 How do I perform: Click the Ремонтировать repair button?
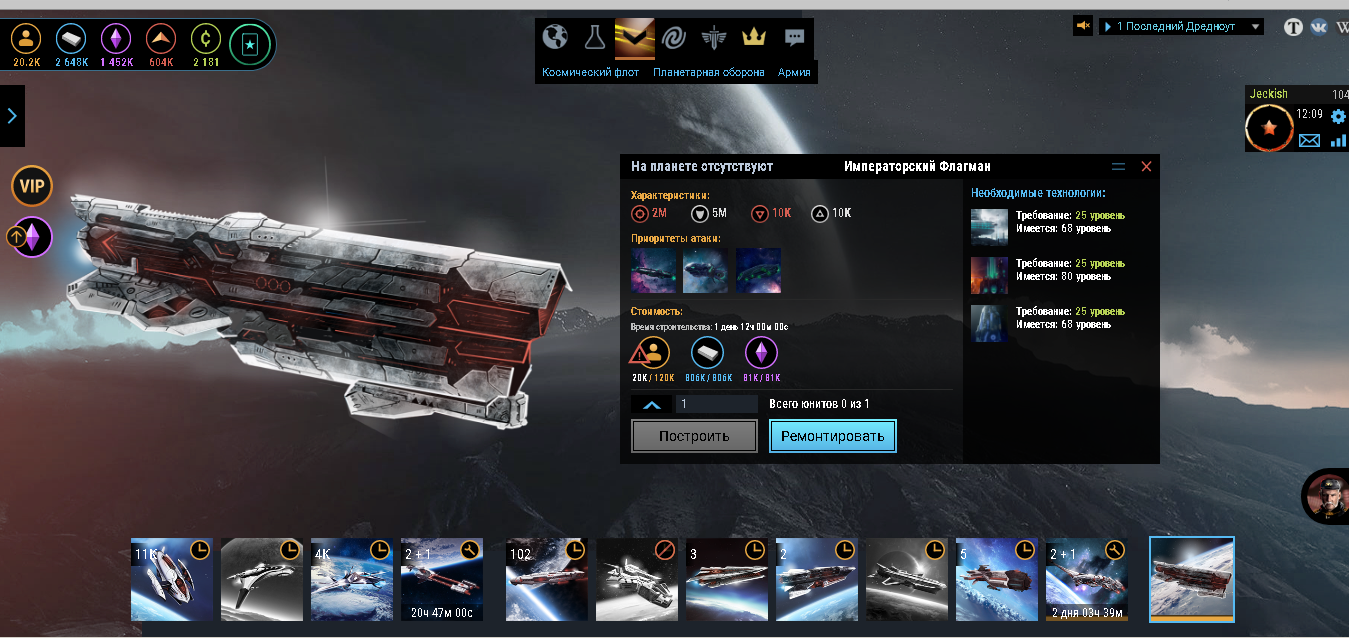[832, 436]
